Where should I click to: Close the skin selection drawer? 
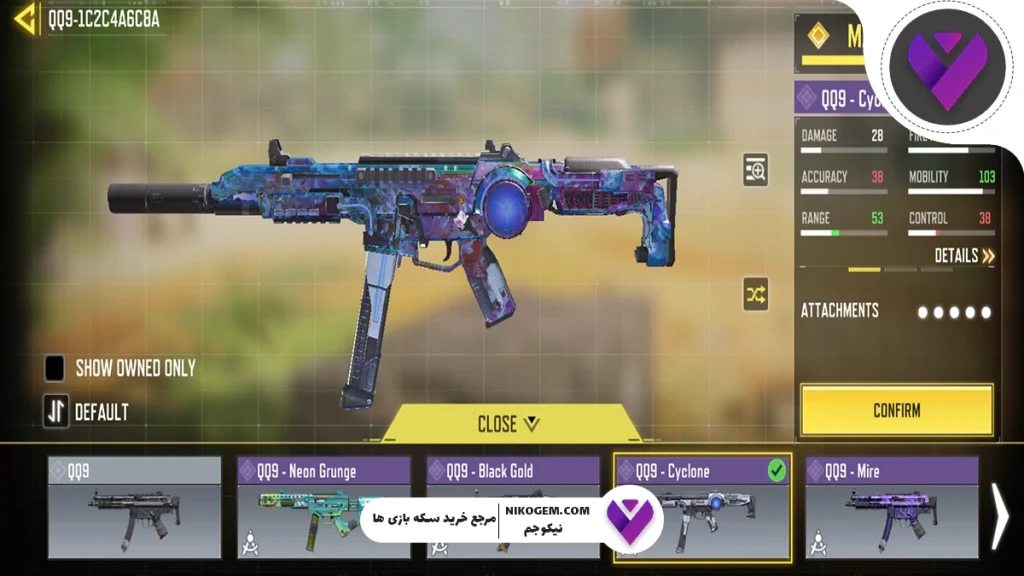click(x=508, y=424)
